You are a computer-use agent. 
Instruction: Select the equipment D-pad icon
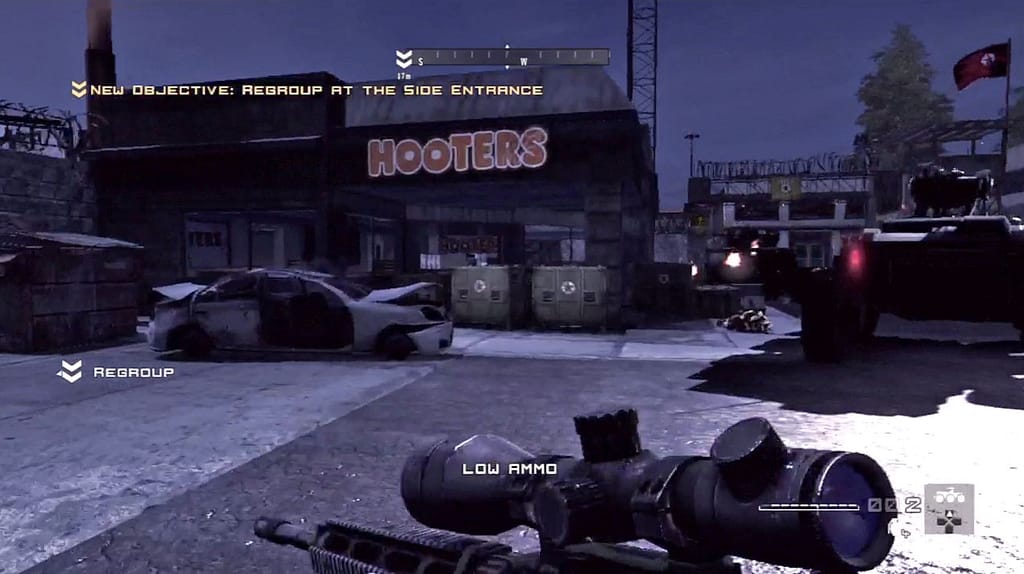tap(948, 508)
